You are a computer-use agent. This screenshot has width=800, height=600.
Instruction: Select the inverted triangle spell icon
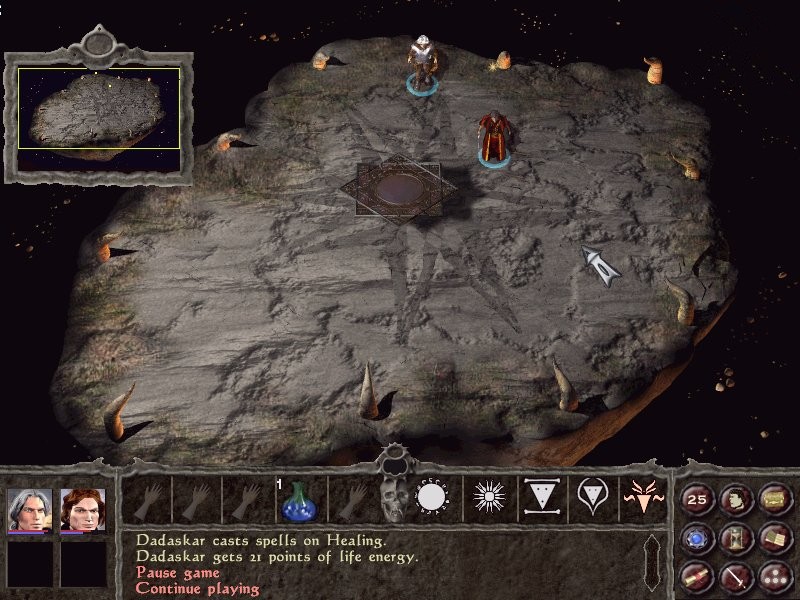pos(540,498)
